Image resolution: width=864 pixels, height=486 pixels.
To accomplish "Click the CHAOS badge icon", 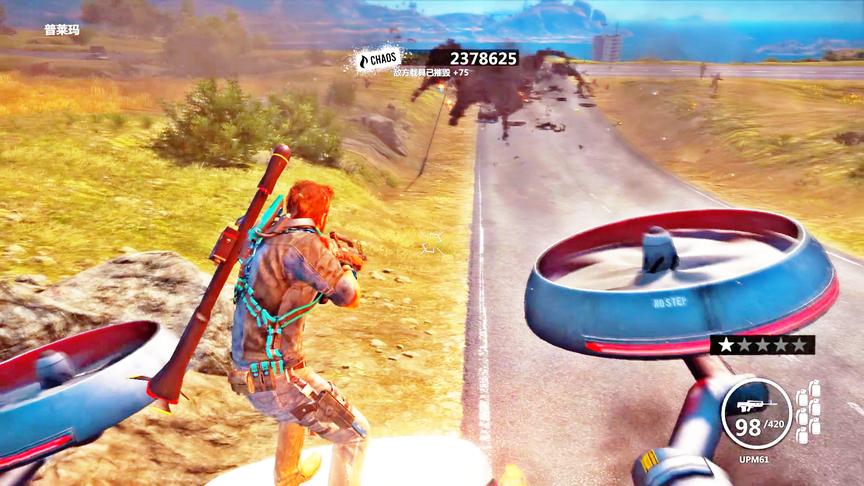I will (x=380, y=60).
